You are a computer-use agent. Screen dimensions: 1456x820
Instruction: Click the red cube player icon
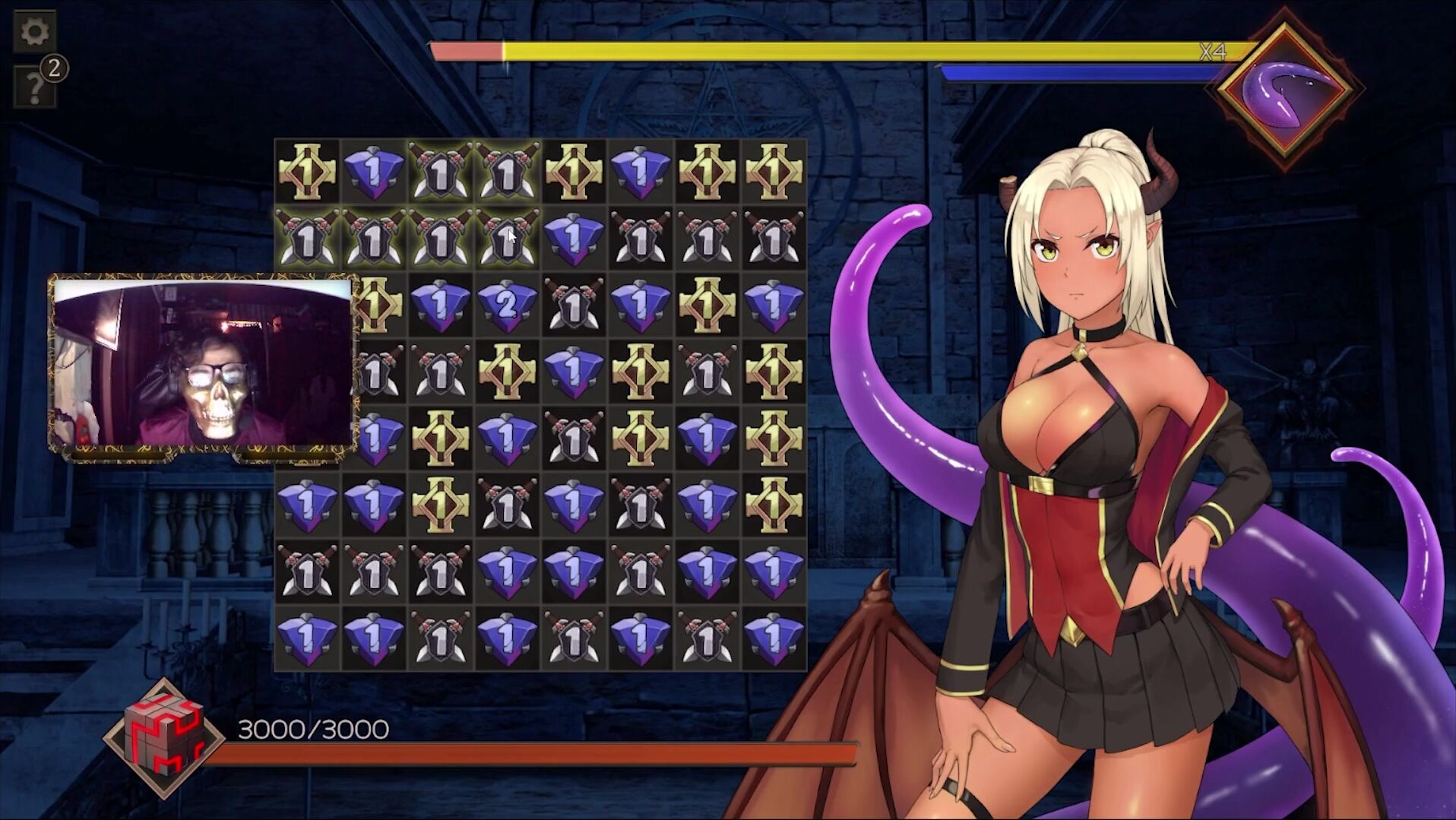pos(164,737)
